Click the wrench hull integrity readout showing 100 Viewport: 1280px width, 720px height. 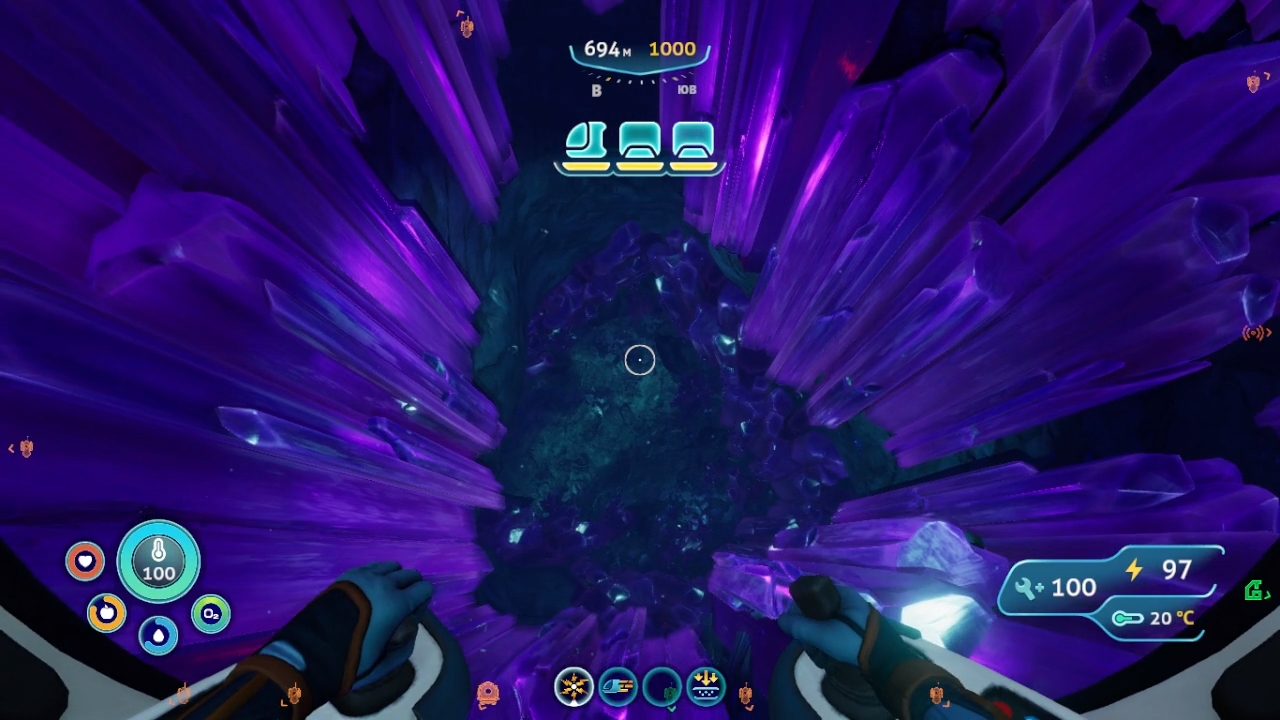1055,587
